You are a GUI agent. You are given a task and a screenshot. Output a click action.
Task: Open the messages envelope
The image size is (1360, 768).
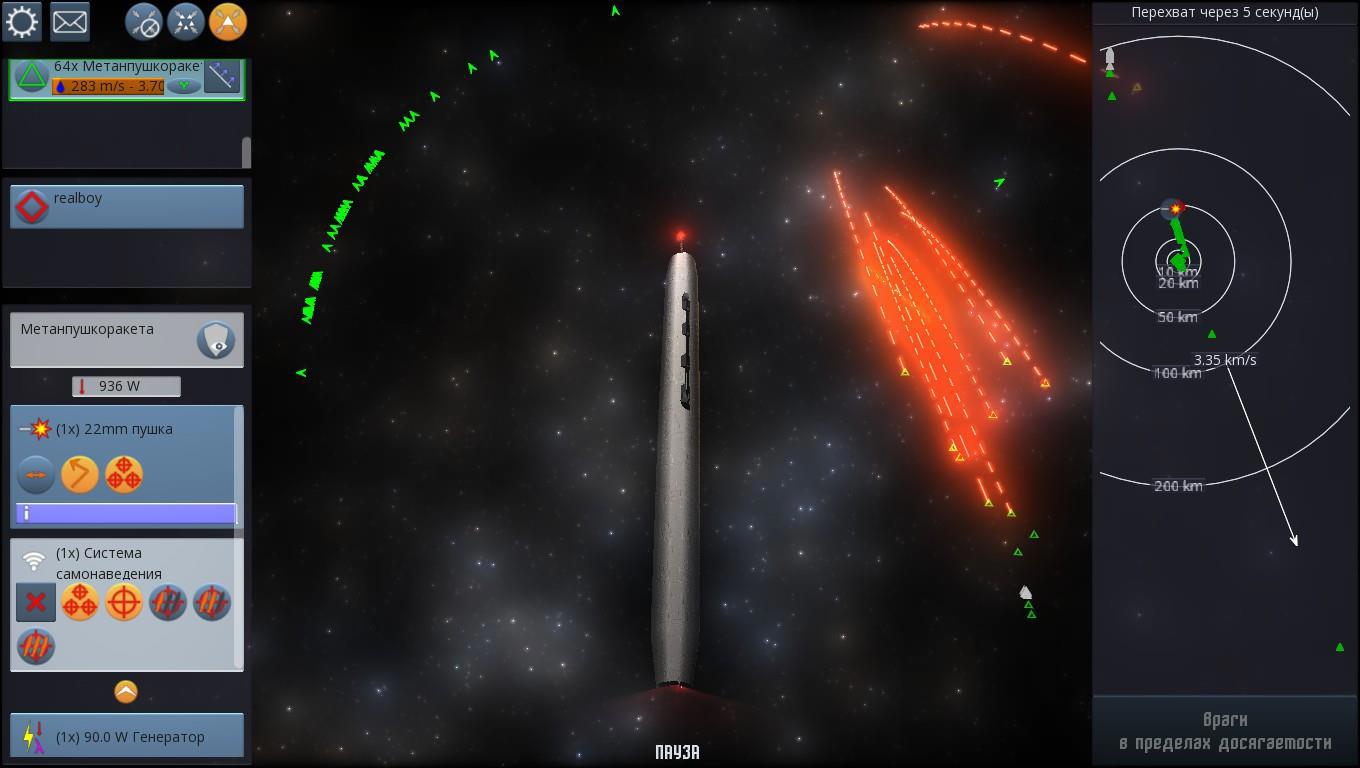(70, 21)
